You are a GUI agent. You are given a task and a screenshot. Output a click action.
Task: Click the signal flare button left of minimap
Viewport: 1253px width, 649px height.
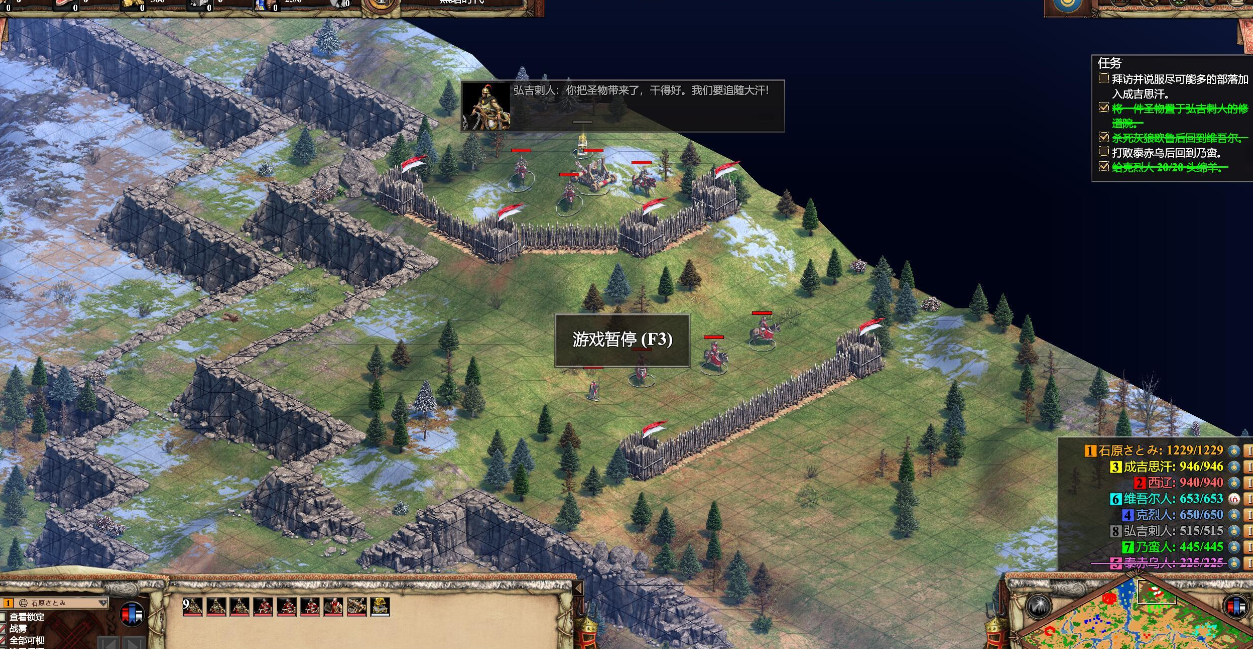[1039, 606]
